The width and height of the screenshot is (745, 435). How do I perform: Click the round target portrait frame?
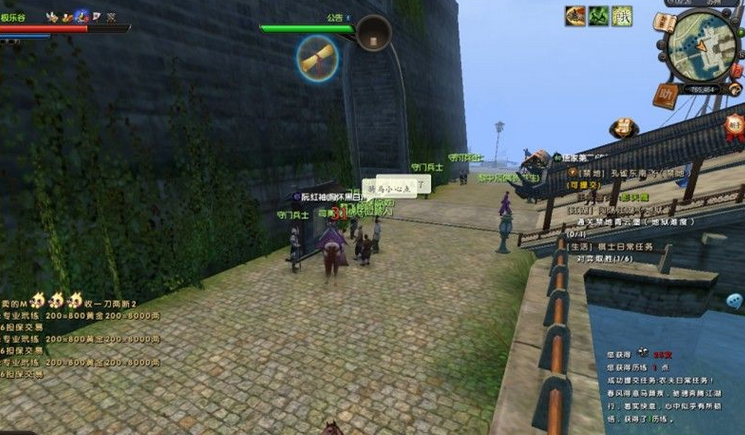point(374,33)
